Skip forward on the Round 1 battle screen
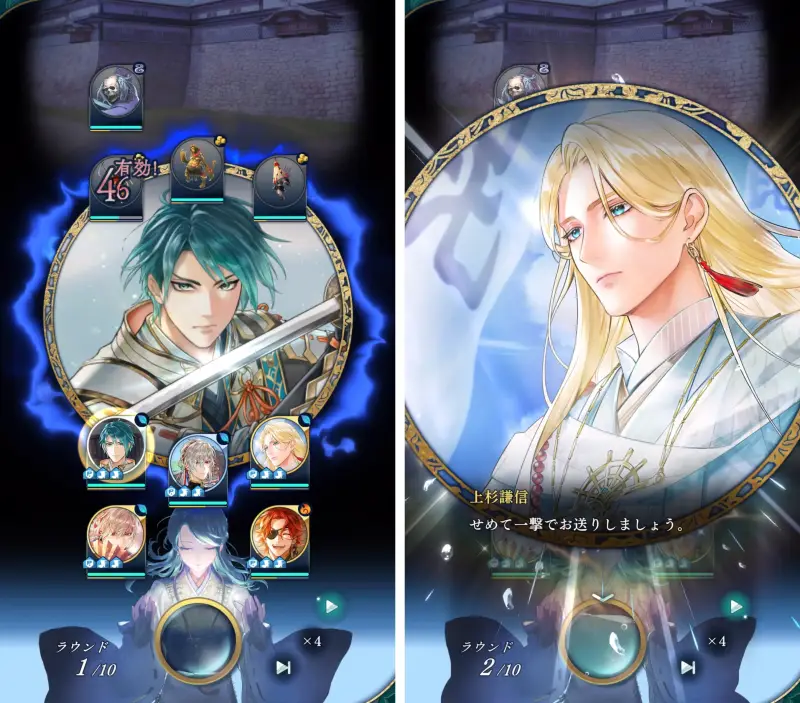The width and height of the screenshot is (800, 703). tap(284, 667)
